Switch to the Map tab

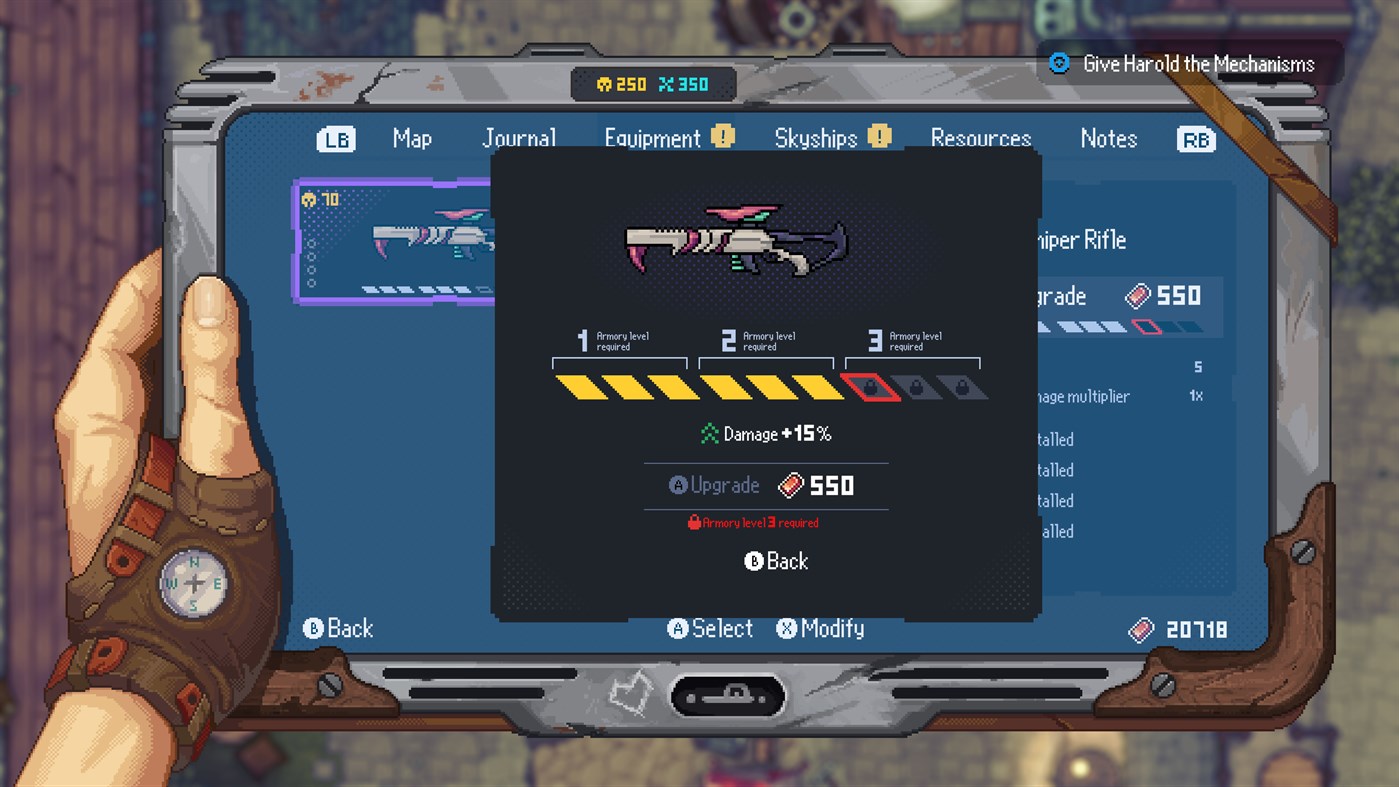pyautogui.click(x=412, y=139)
